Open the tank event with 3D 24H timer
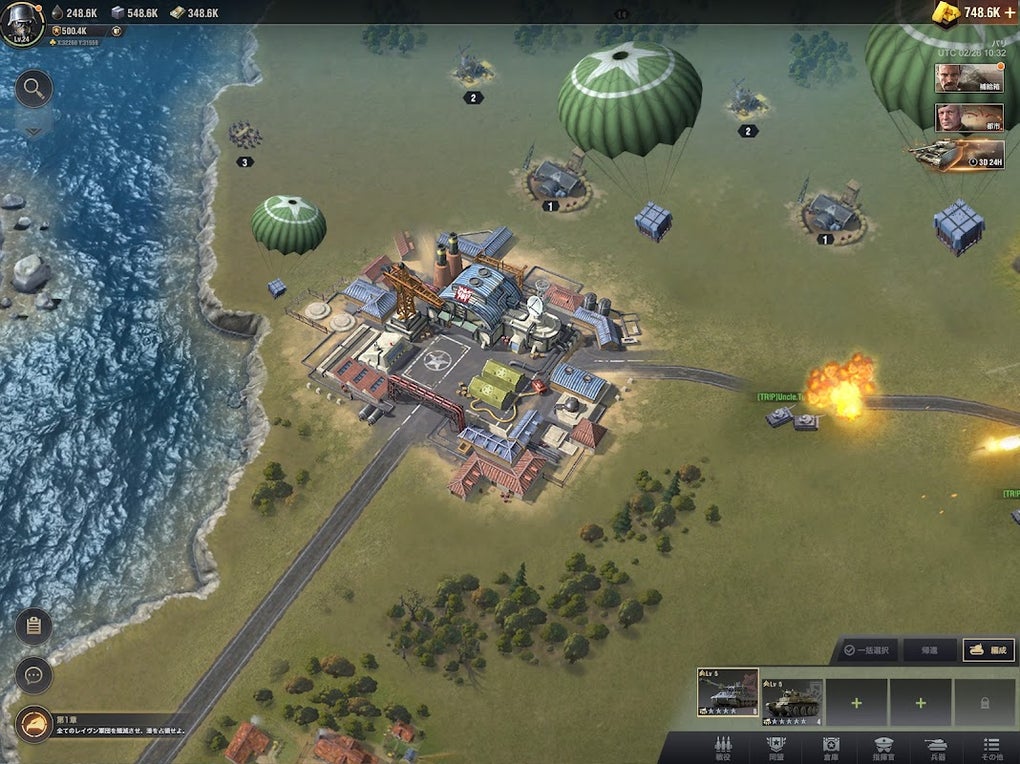 (x=957, y=154)
